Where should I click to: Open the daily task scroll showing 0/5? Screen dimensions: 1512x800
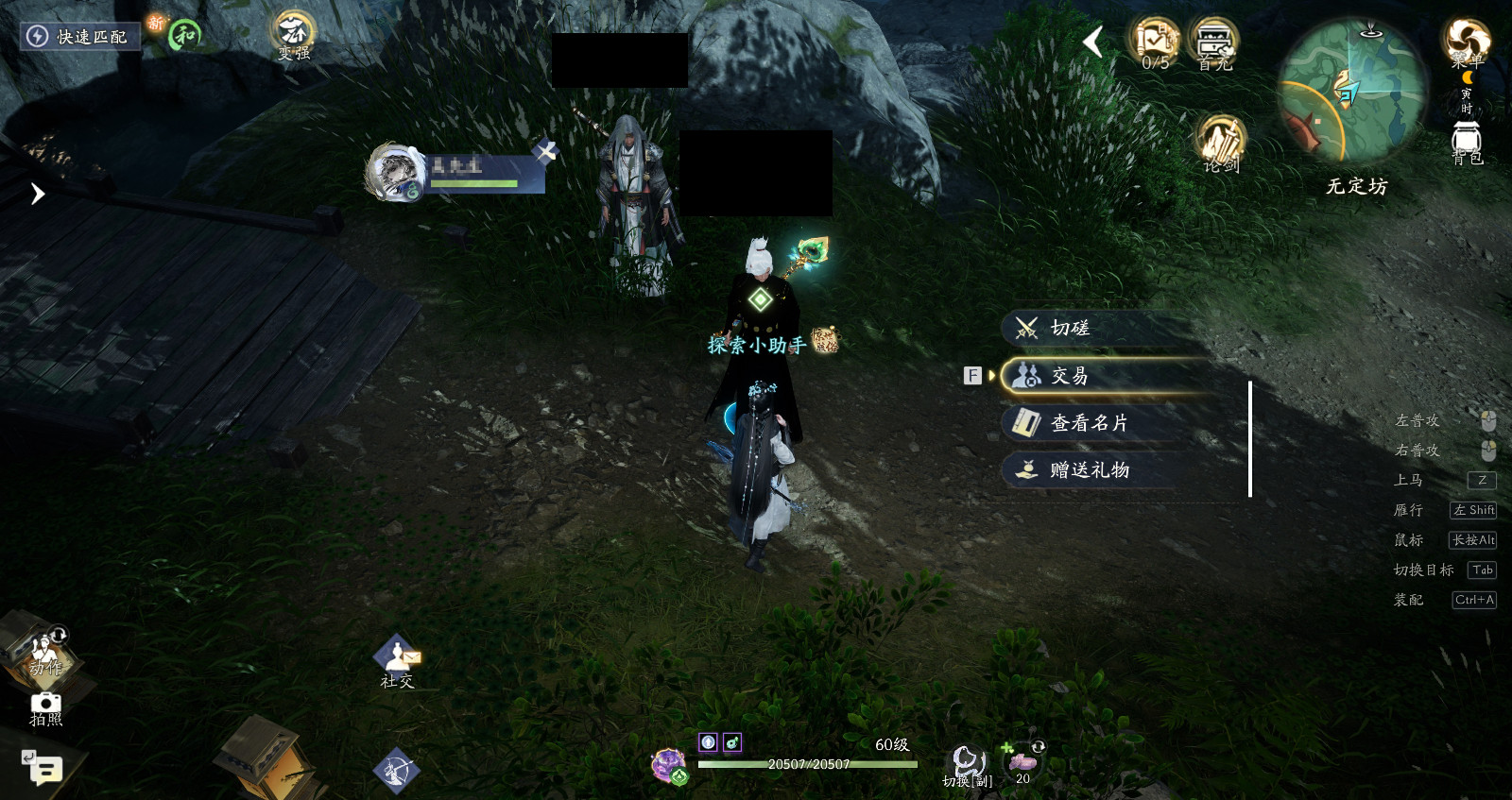point(1155,43)
